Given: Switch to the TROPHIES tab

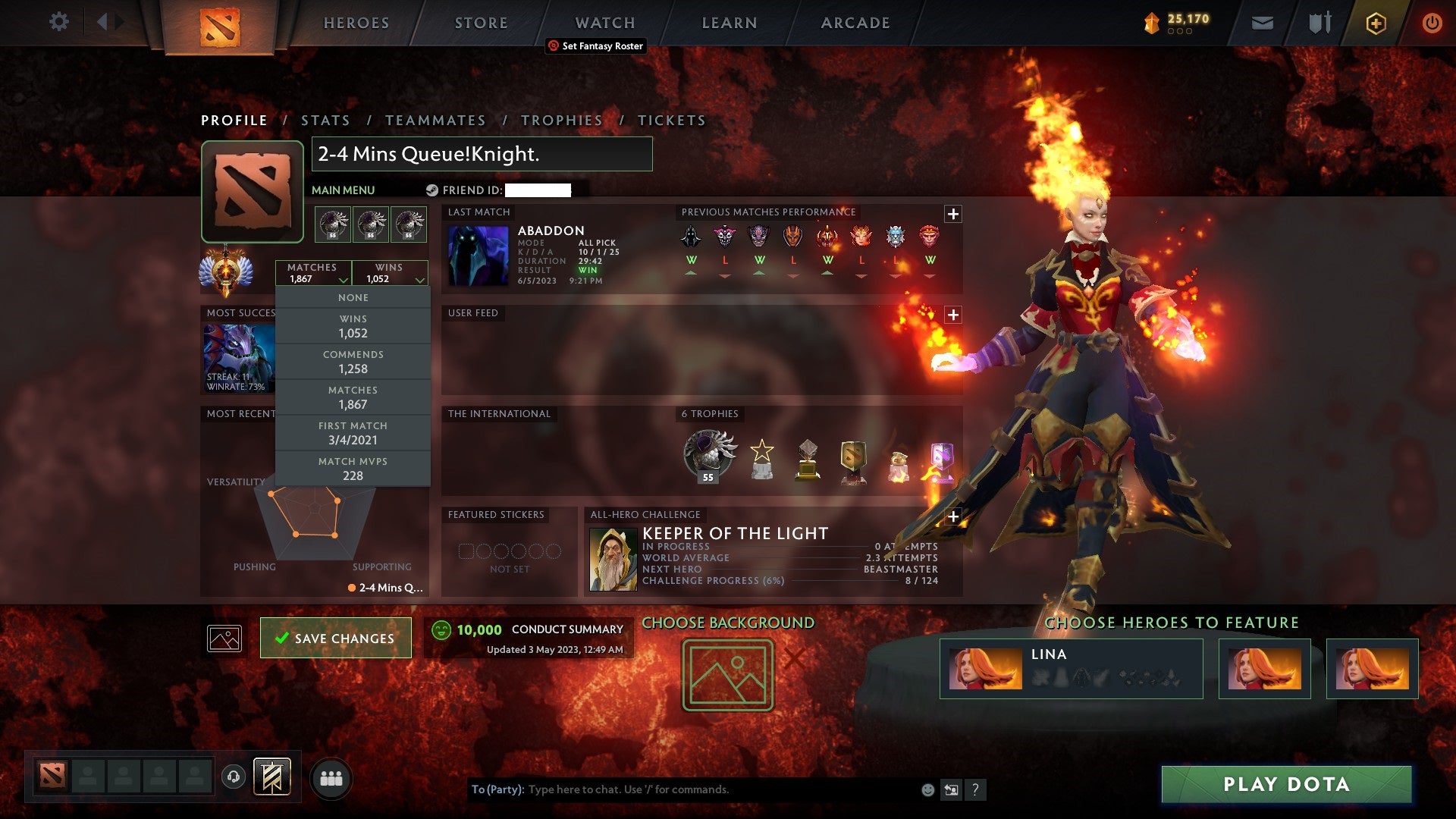Looking at the screenshot, I should 561,120.
